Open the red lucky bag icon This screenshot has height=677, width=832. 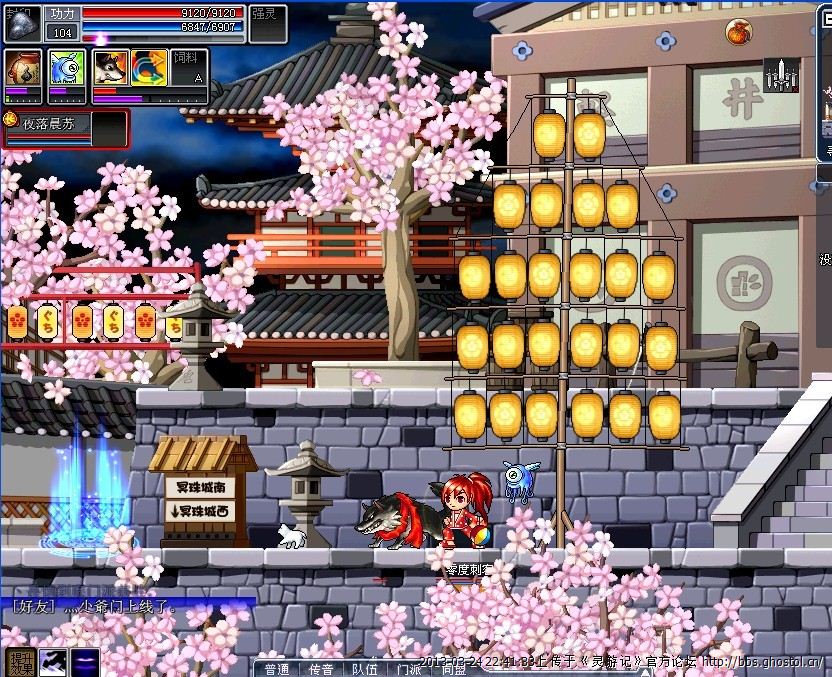(739, 31)
